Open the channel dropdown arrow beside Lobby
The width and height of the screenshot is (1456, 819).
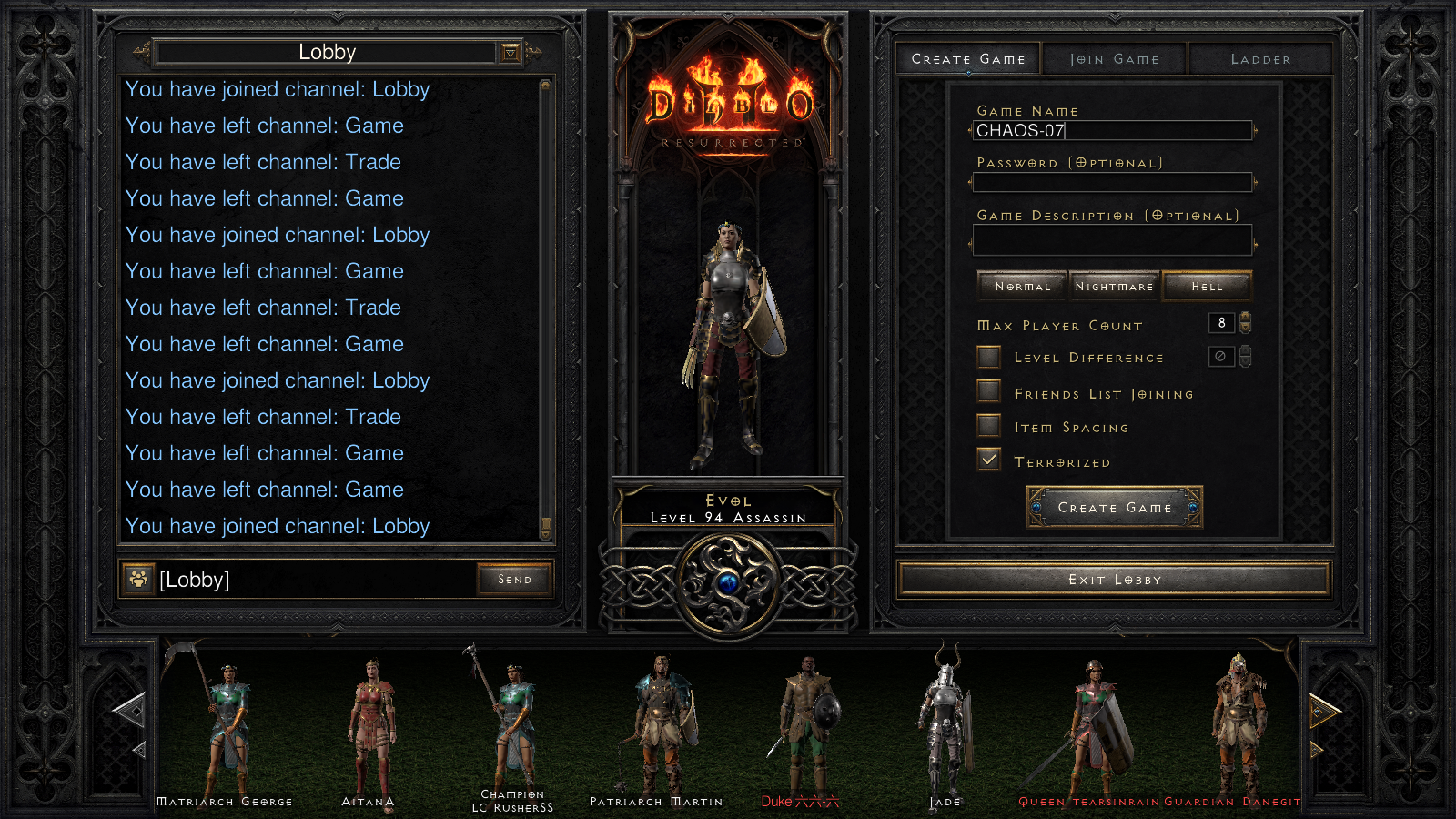point(512,52)
